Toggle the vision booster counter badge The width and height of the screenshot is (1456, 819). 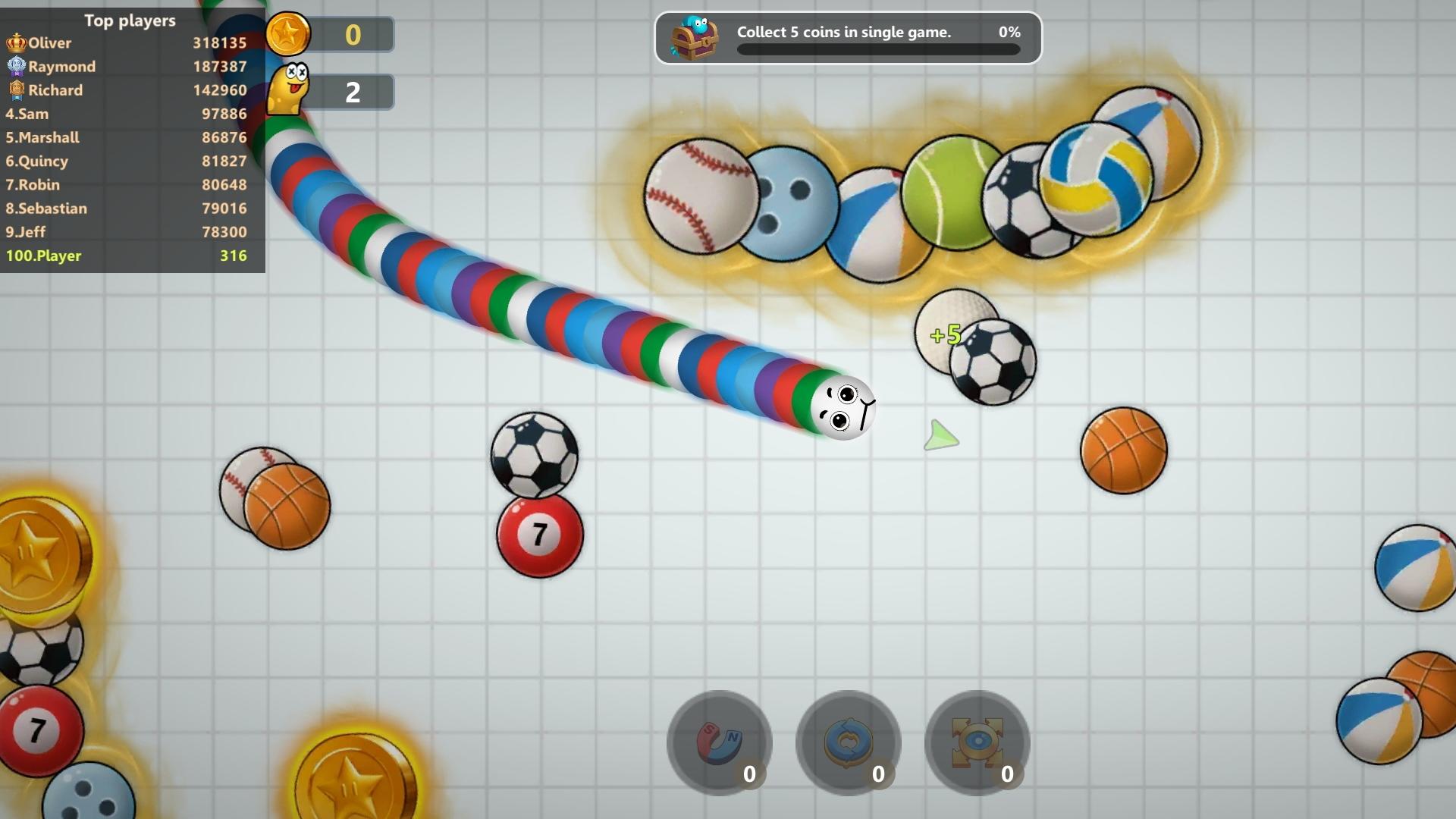1008,774
